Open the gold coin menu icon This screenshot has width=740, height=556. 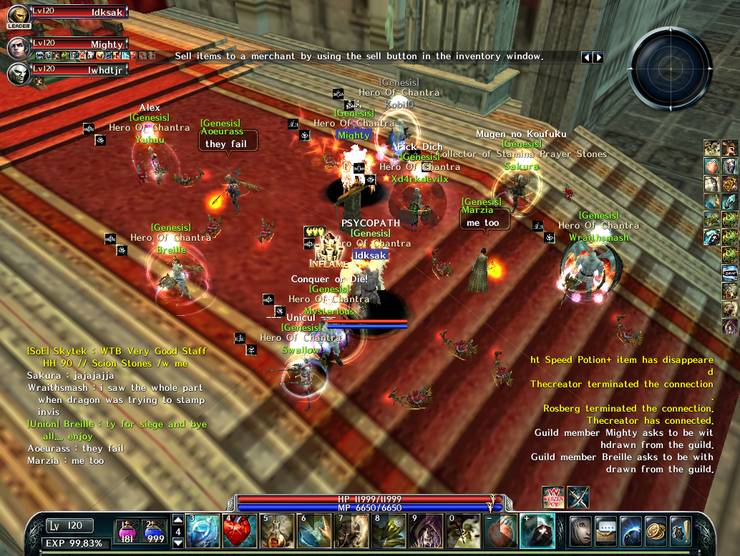656,530
